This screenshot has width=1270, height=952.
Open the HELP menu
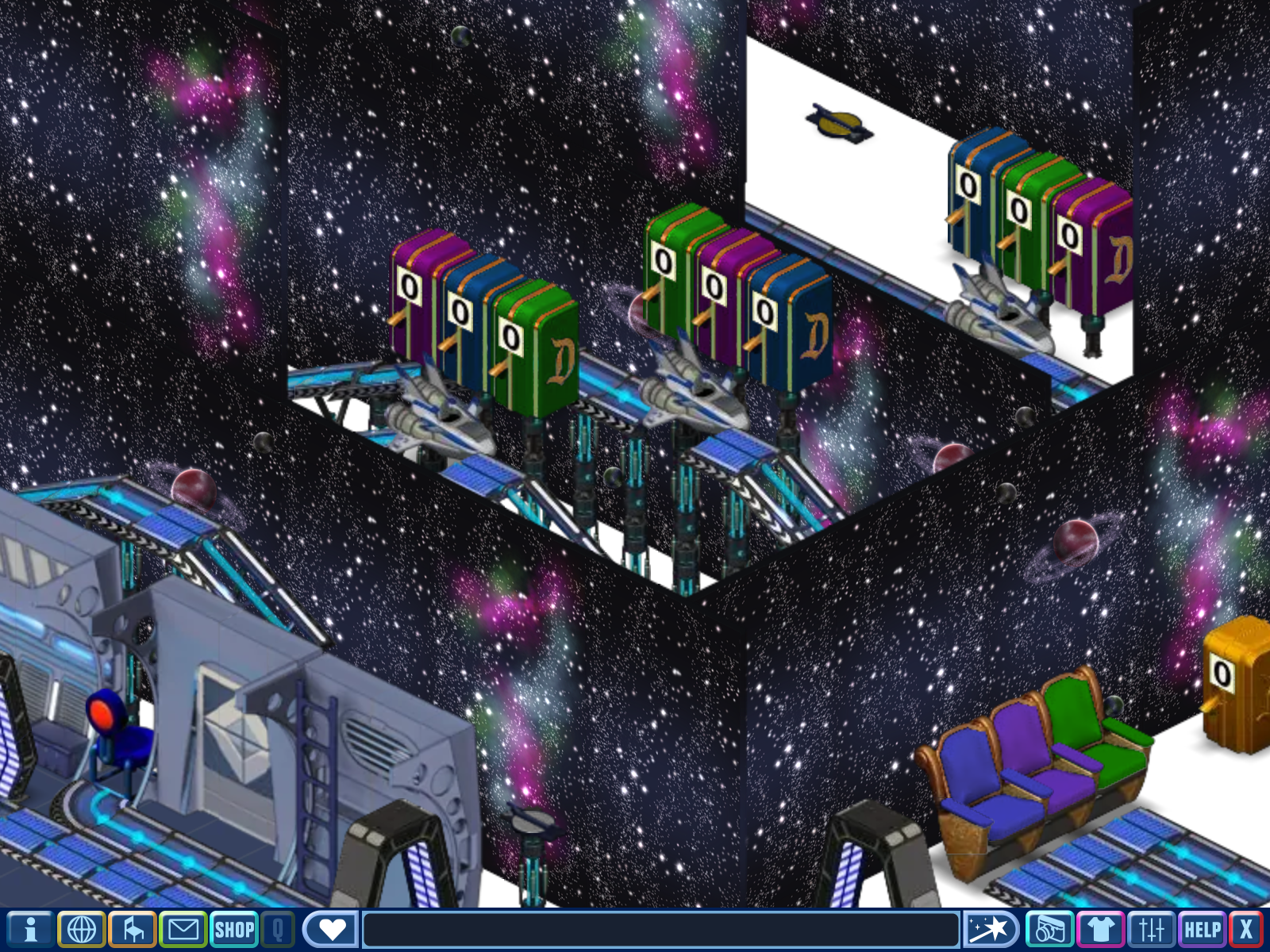(x=1202, y=929)
